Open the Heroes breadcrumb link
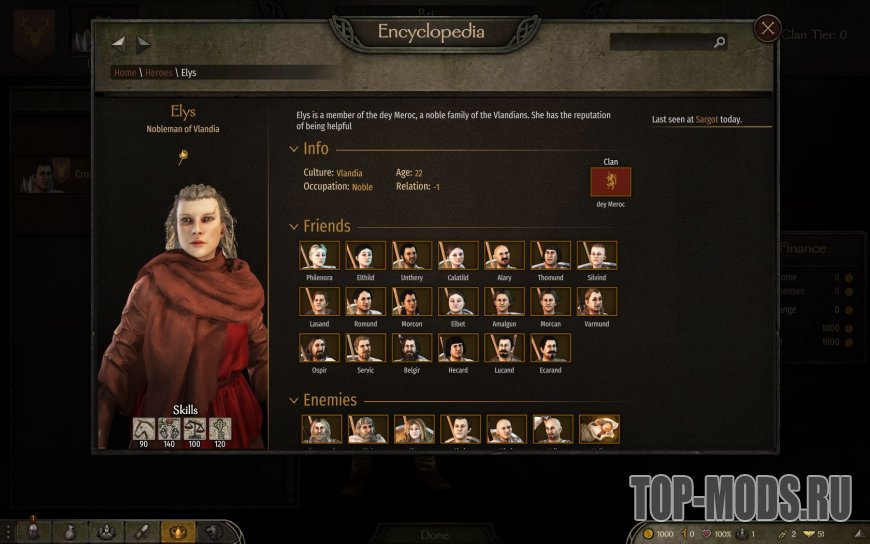 (x=158, y=73)
